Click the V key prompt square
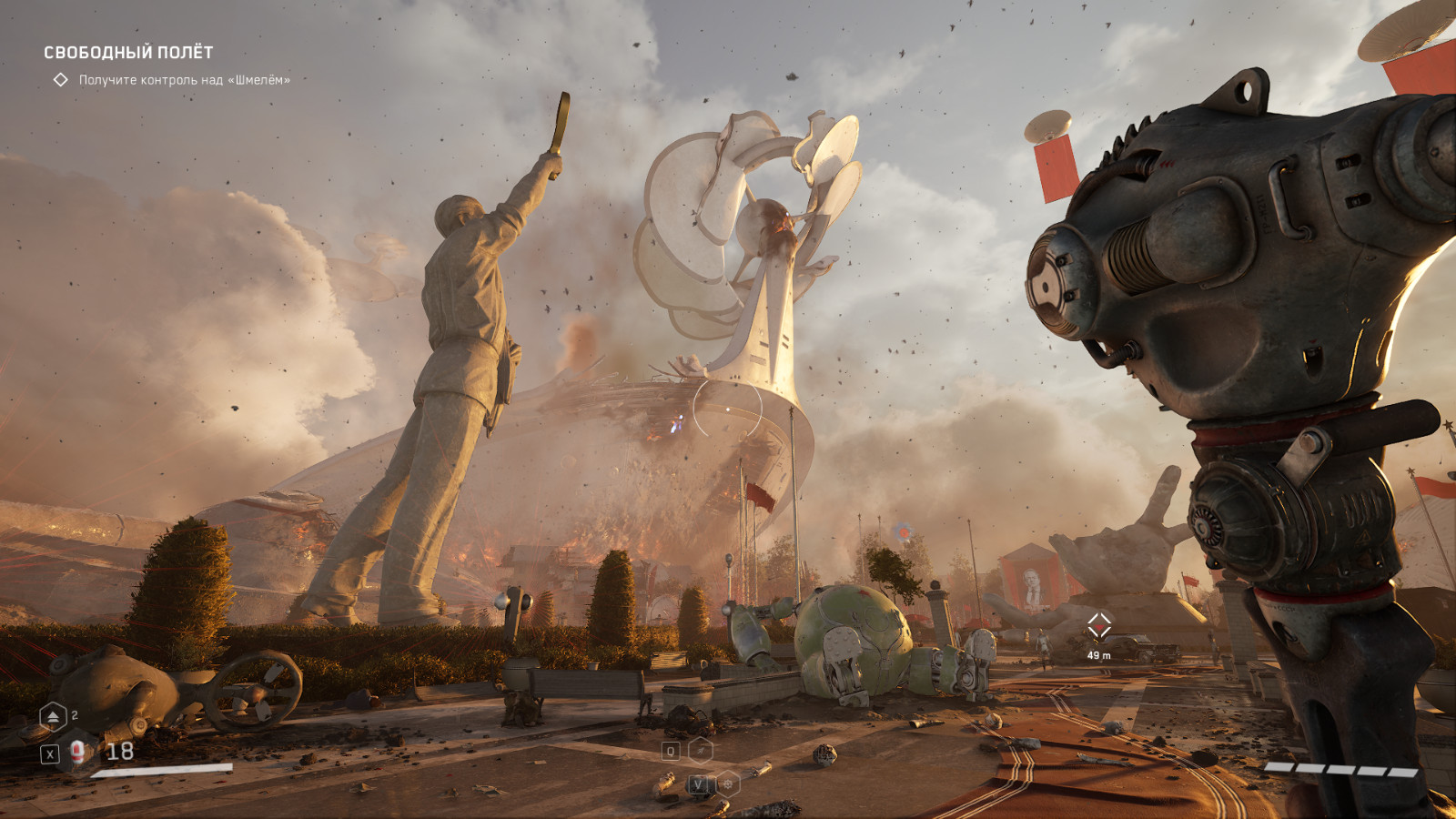This screenshot has height=819, width=1456. pyautogui.click(x=697, y=784)
